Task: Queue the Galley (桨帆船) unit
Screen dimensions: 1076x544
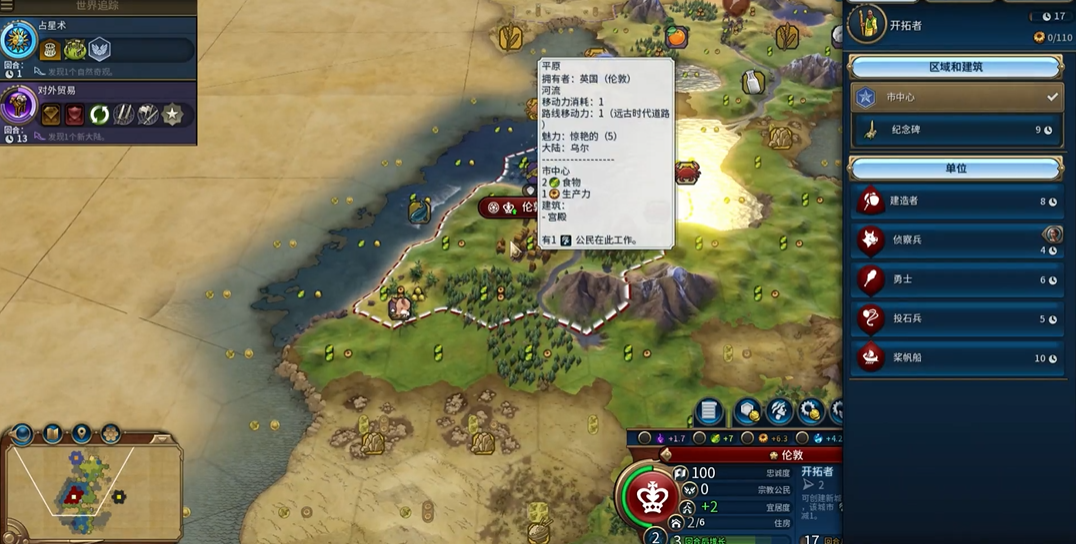Action: click(x=955, y=358)
